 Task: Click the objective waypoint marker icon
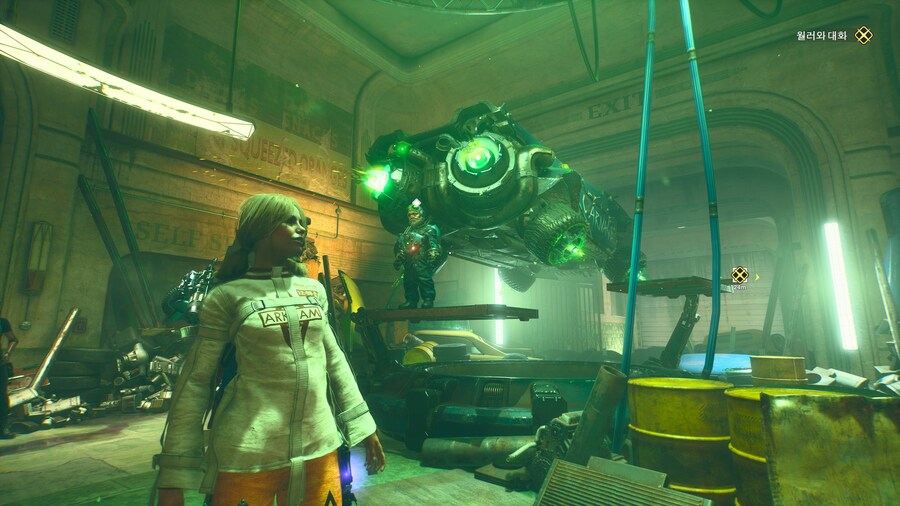click(739, 275)
